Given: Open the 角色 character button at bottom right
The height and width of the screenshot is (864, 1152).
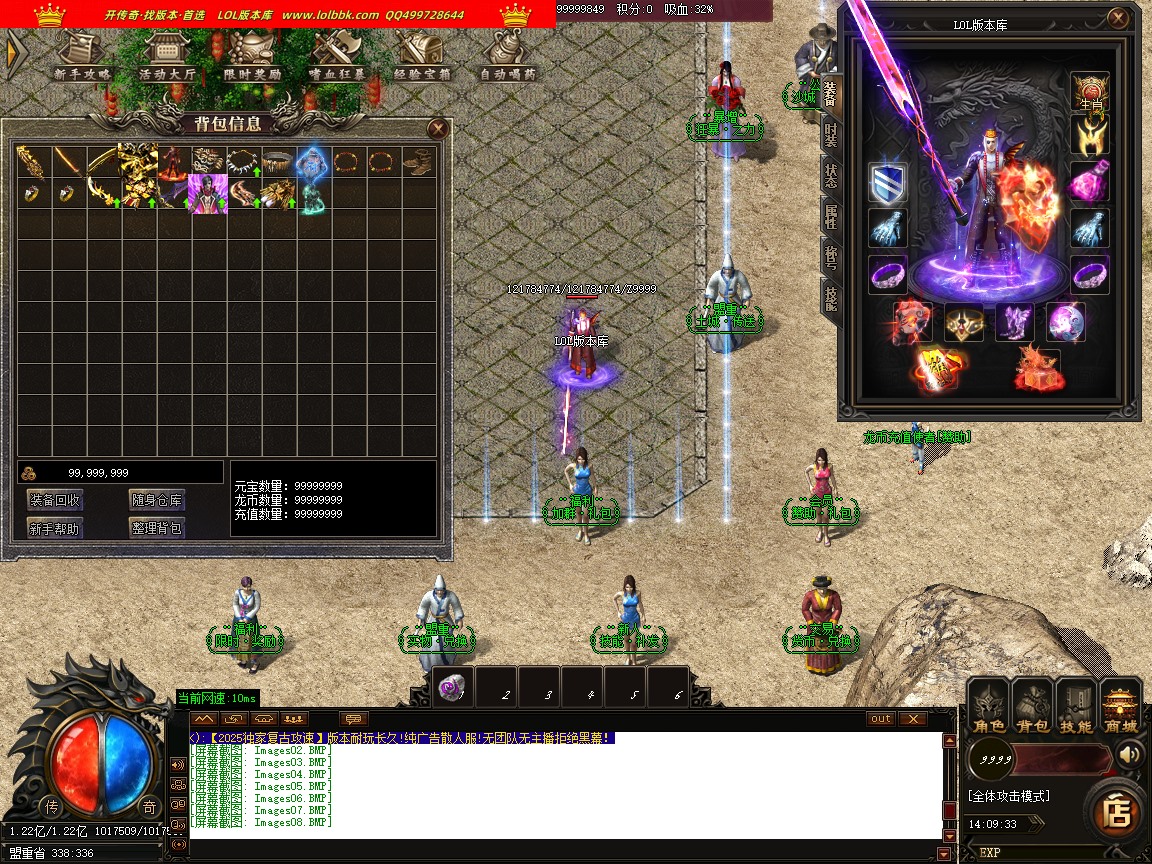Looking at the screenshot, I should pos(989,706).
